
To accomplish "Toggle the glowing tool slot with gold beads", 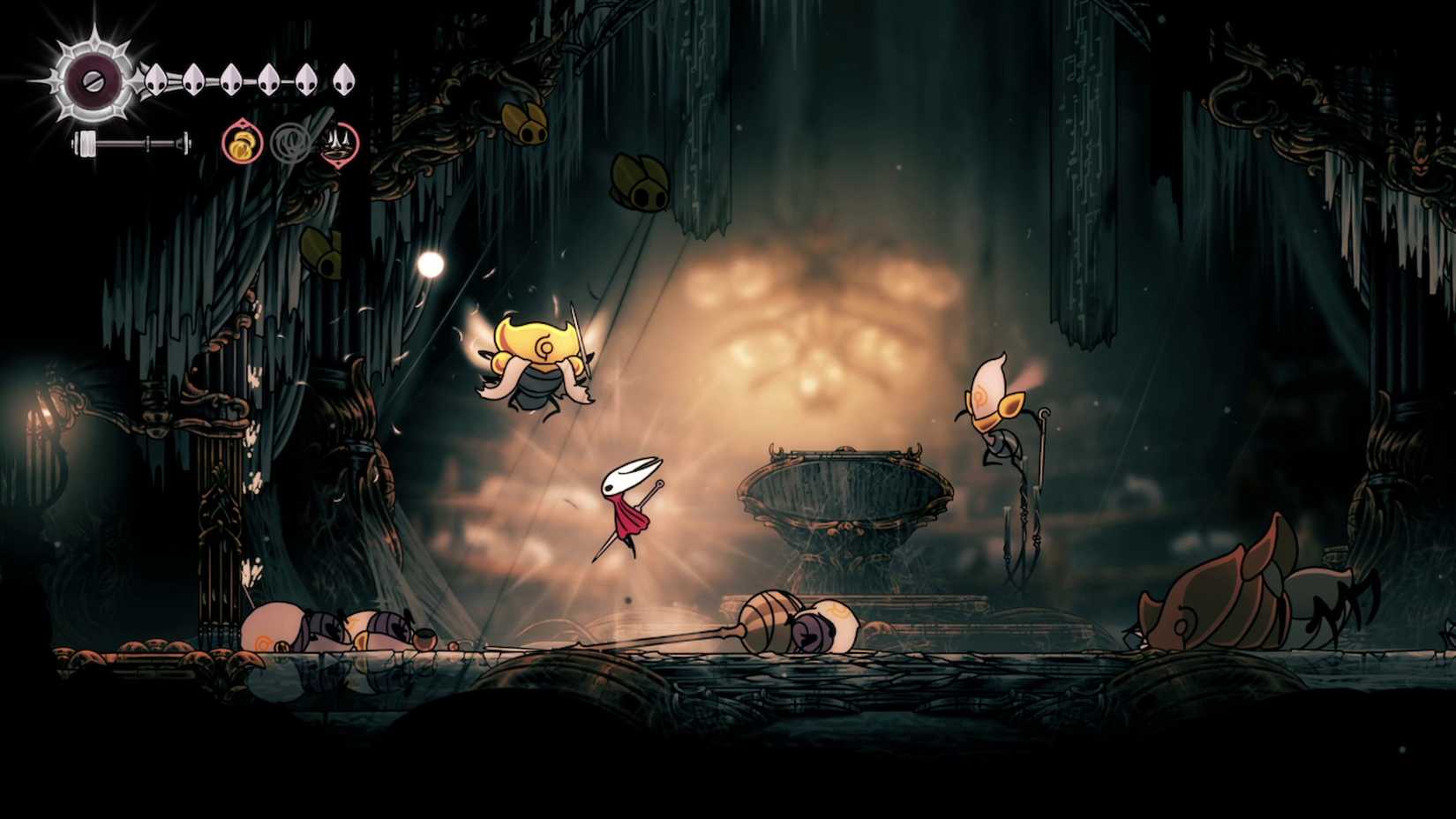I will 241,142.
